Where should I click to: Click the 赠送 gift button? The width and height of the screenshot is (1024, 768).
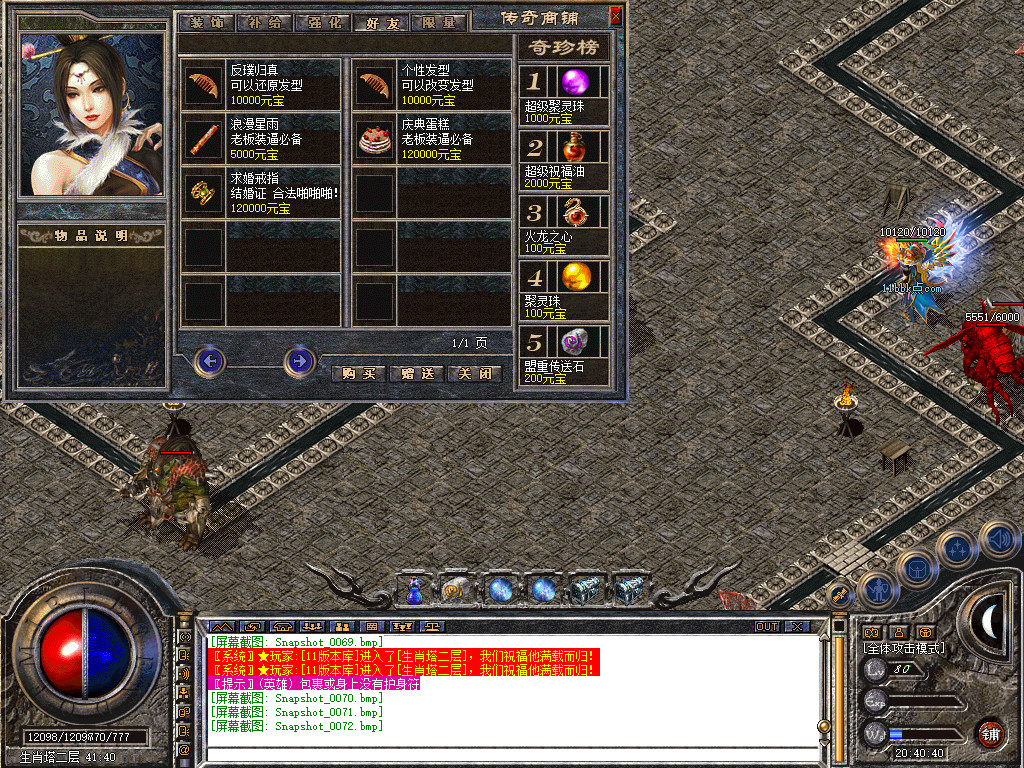click(416, 373)
